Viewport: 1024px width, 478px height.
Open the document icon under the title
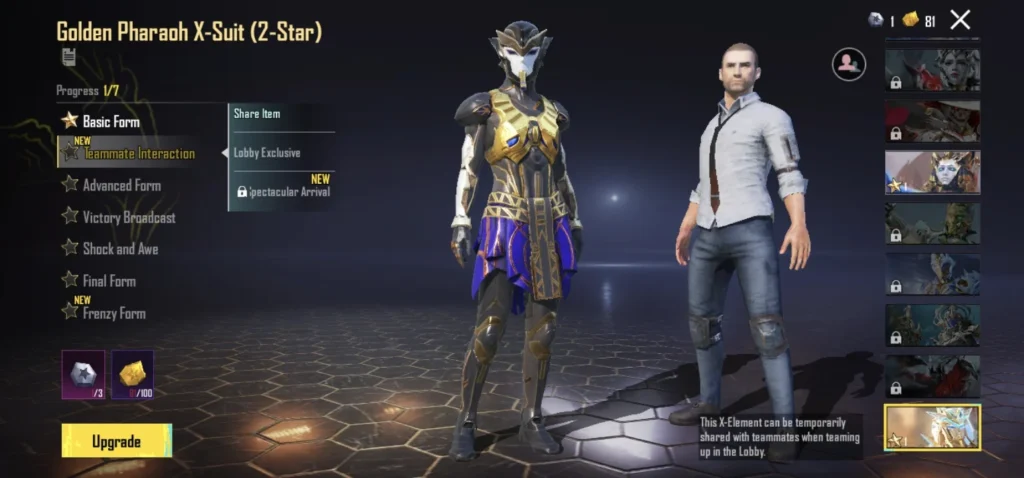[68, 57]
